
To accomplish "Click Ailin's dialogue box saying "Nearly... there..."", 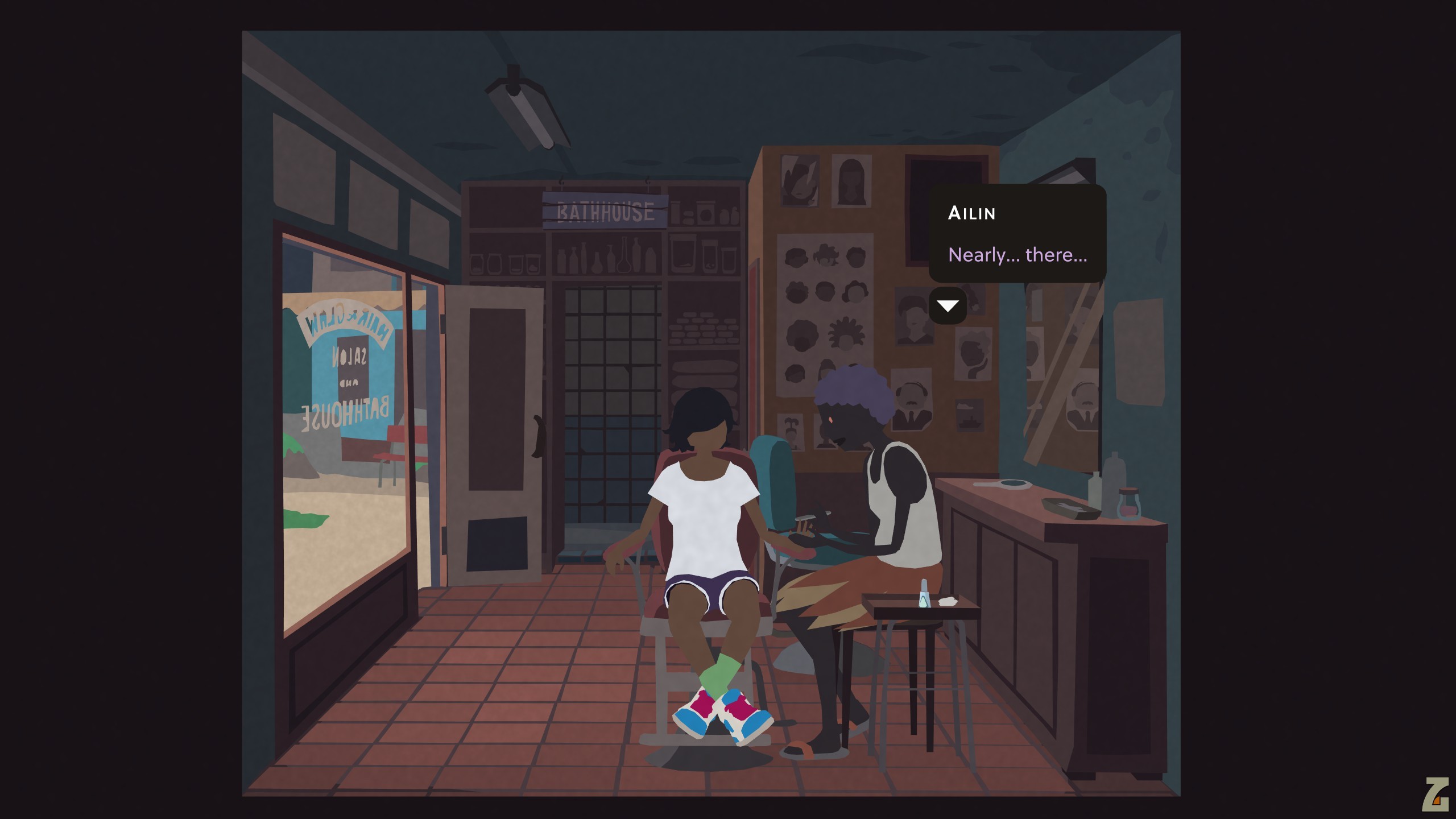I will [1017, 234].
